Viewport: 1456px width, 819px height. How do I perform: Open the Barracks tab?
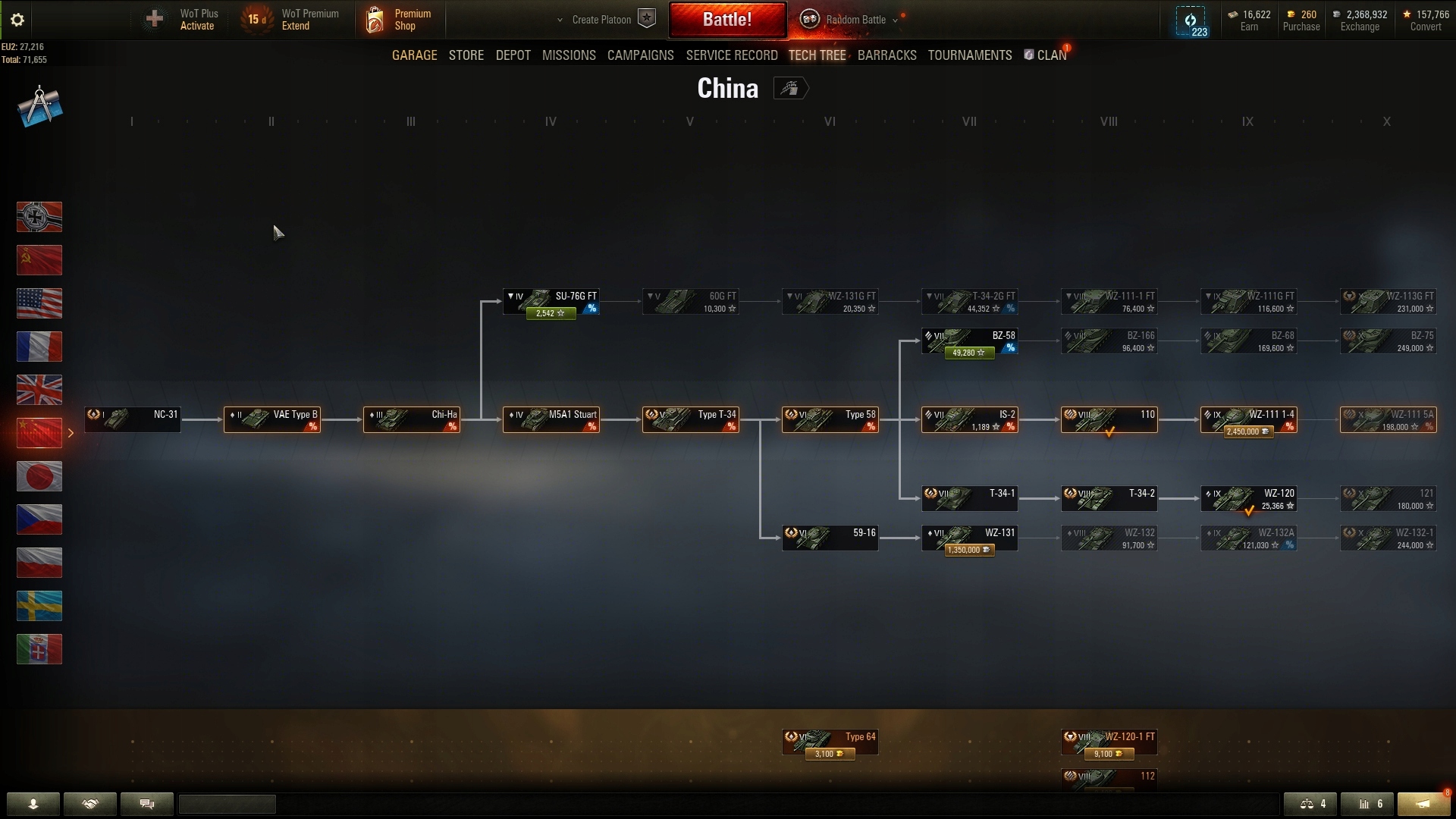[x=886, y=55]
